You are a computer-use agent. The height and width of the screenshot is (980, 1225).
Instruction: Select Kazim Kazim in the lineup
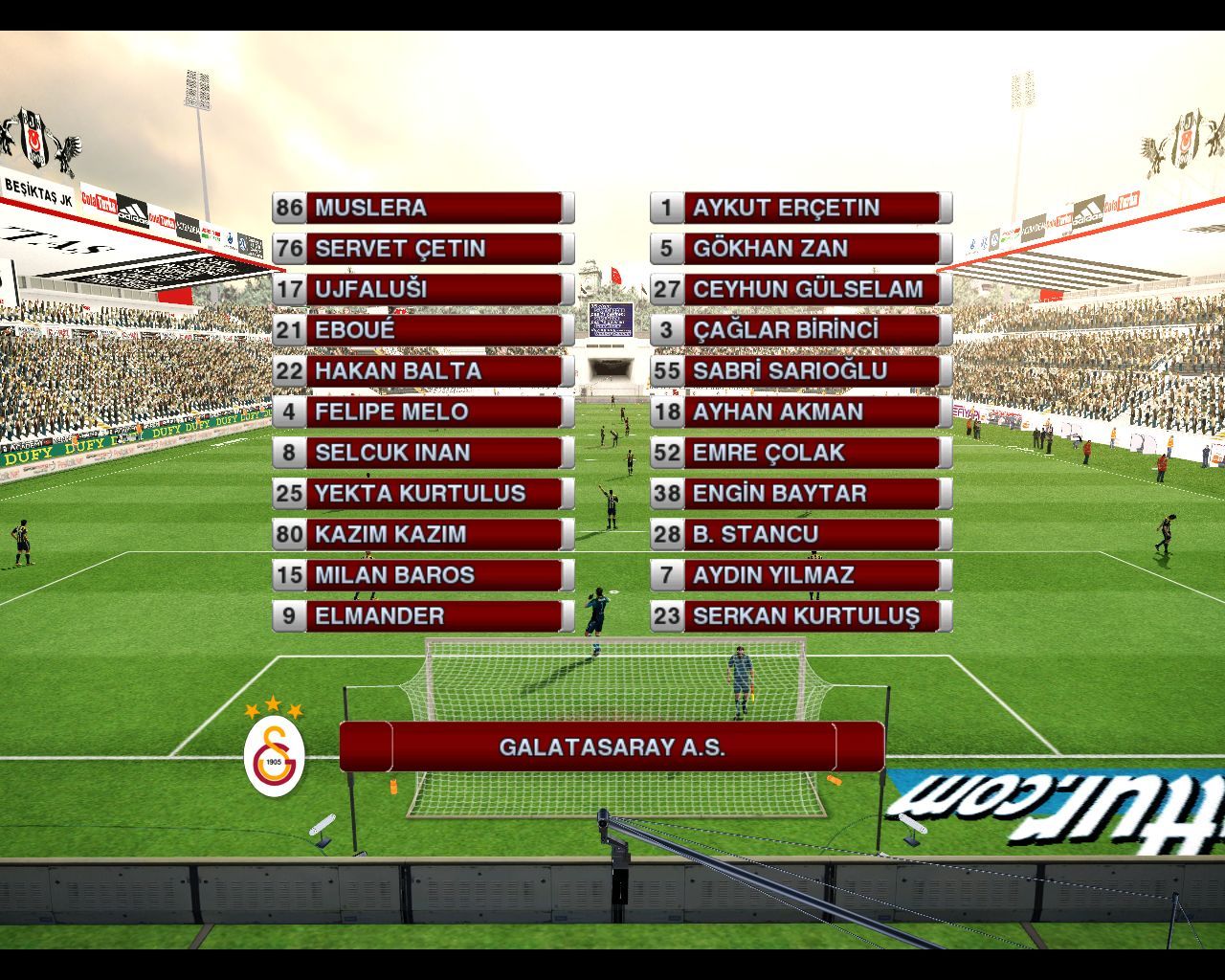pyautogui.click(x=422, y=534)
